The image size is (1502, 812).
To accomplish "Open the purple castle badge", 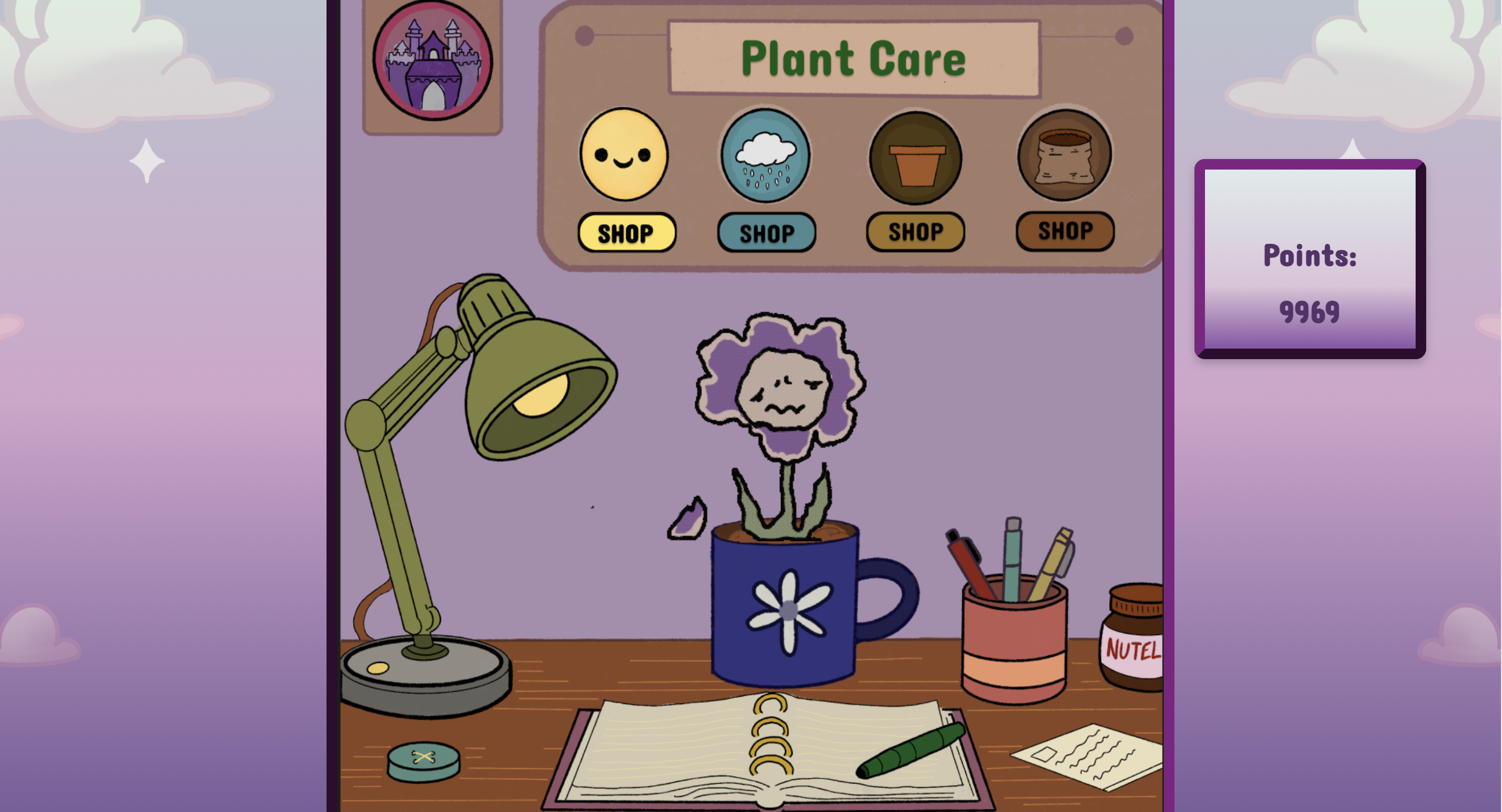I will click(x=433, y=61).
